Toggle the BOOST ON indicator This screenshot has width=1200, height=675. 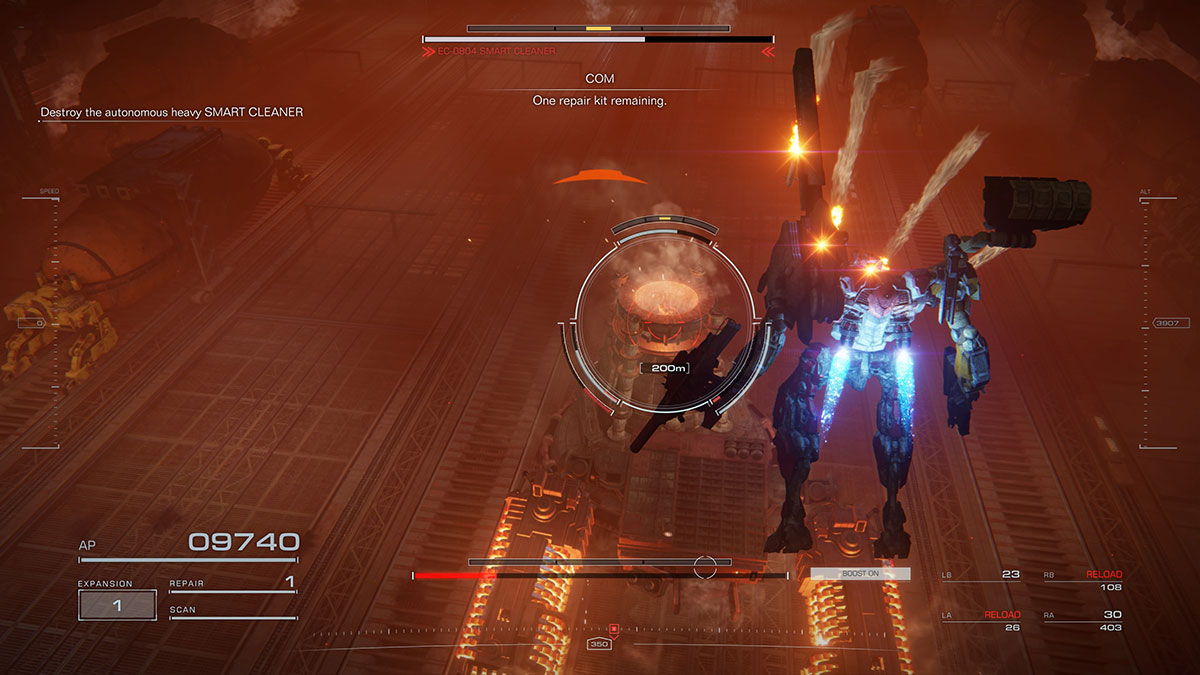pos(860,574)
